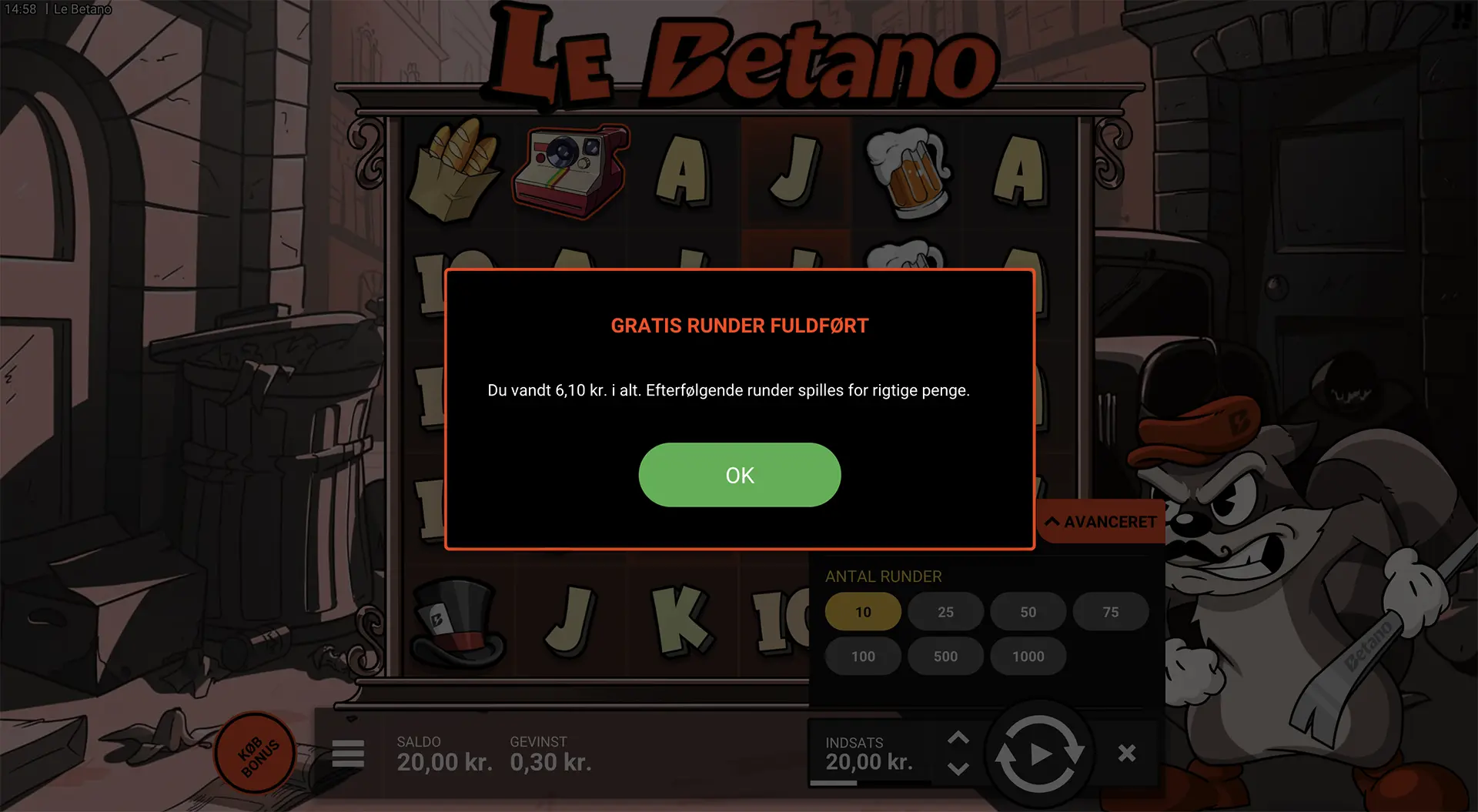Cancel autoplay with the X icon
This screenshot has height=812, width=1478.
[1127, 752]
